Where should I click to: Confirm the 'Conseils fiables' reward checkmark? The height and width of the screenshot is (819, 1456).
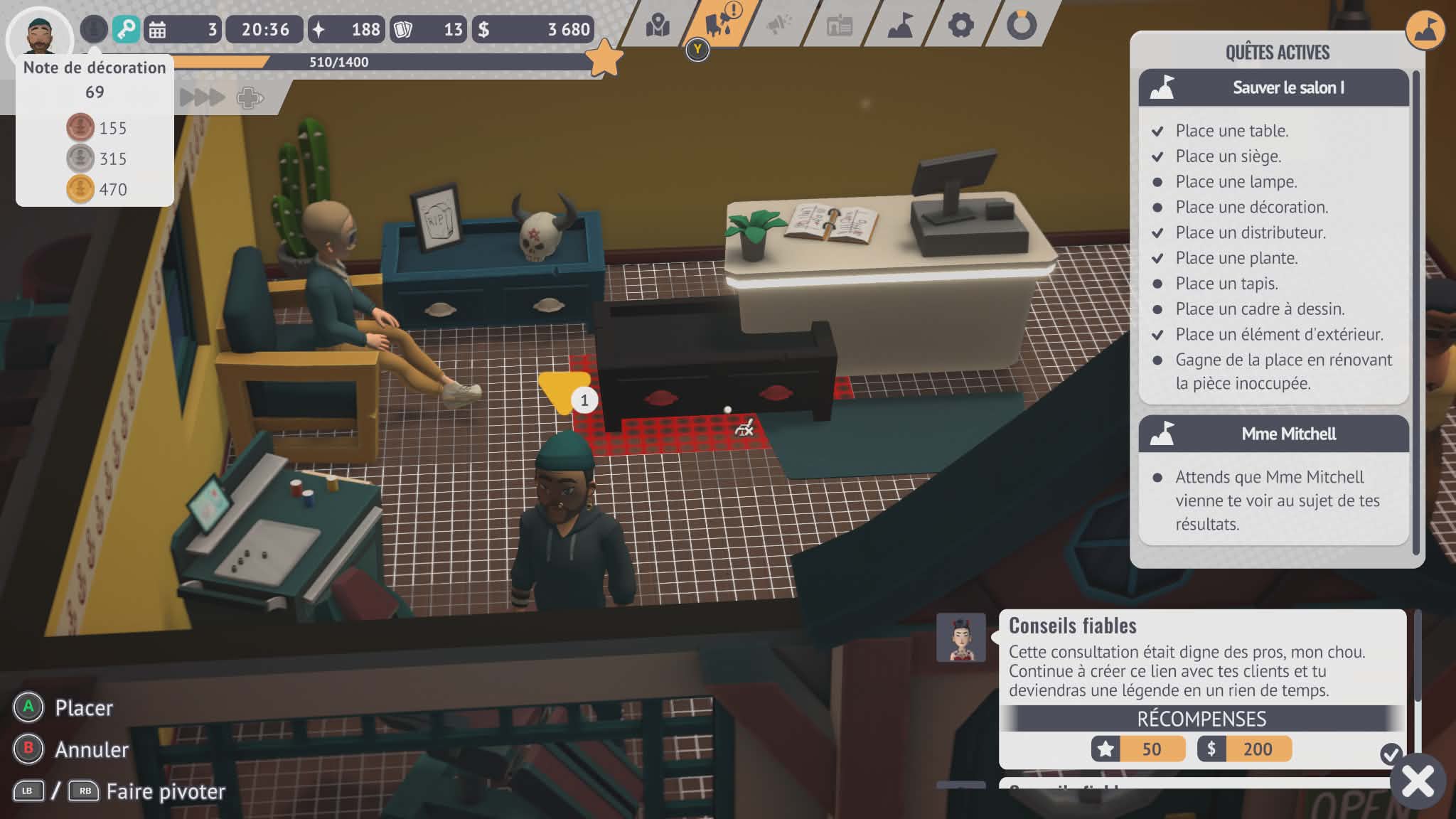[x=1391, y=753]
